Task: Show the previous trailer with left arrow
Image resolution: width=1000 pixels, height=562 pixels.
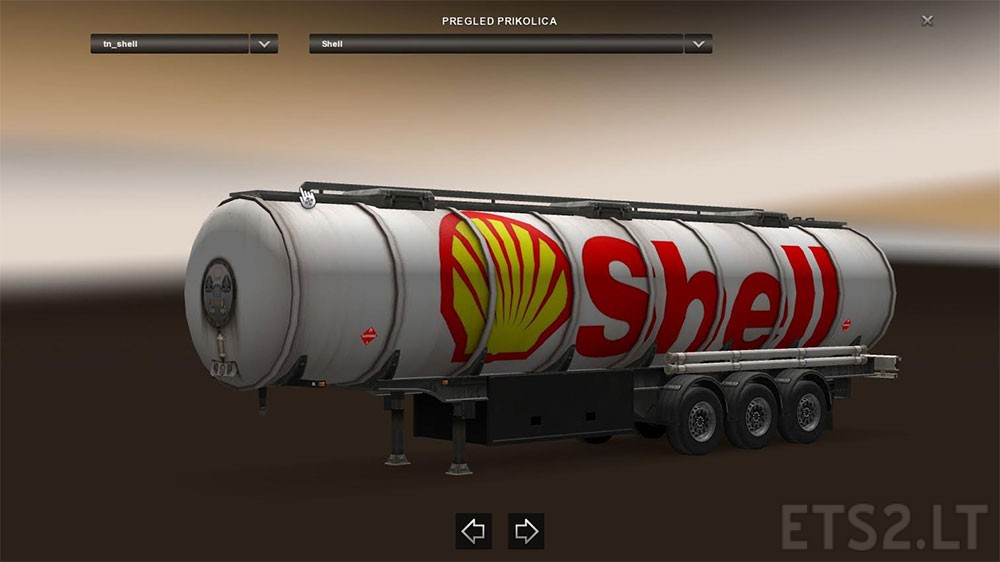Action: (x=474, y=531)
